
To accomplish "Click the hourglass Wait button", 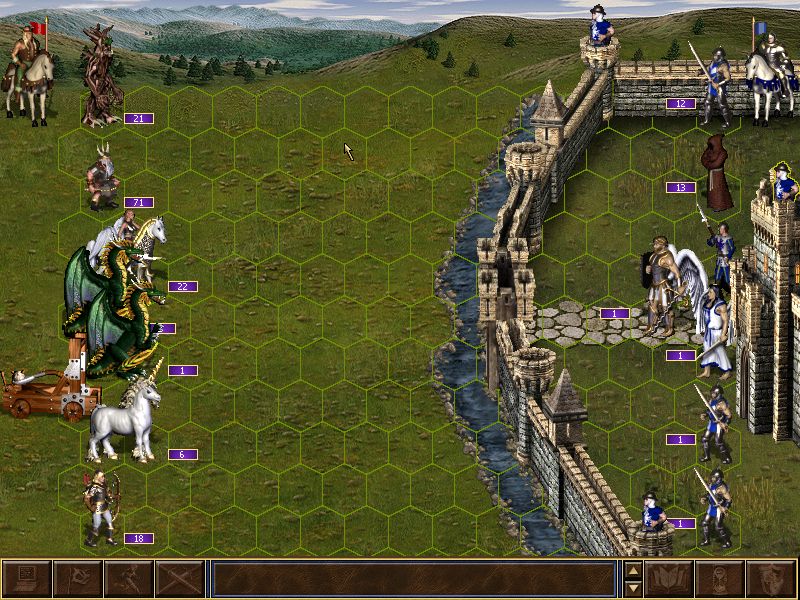I will 720,579.
